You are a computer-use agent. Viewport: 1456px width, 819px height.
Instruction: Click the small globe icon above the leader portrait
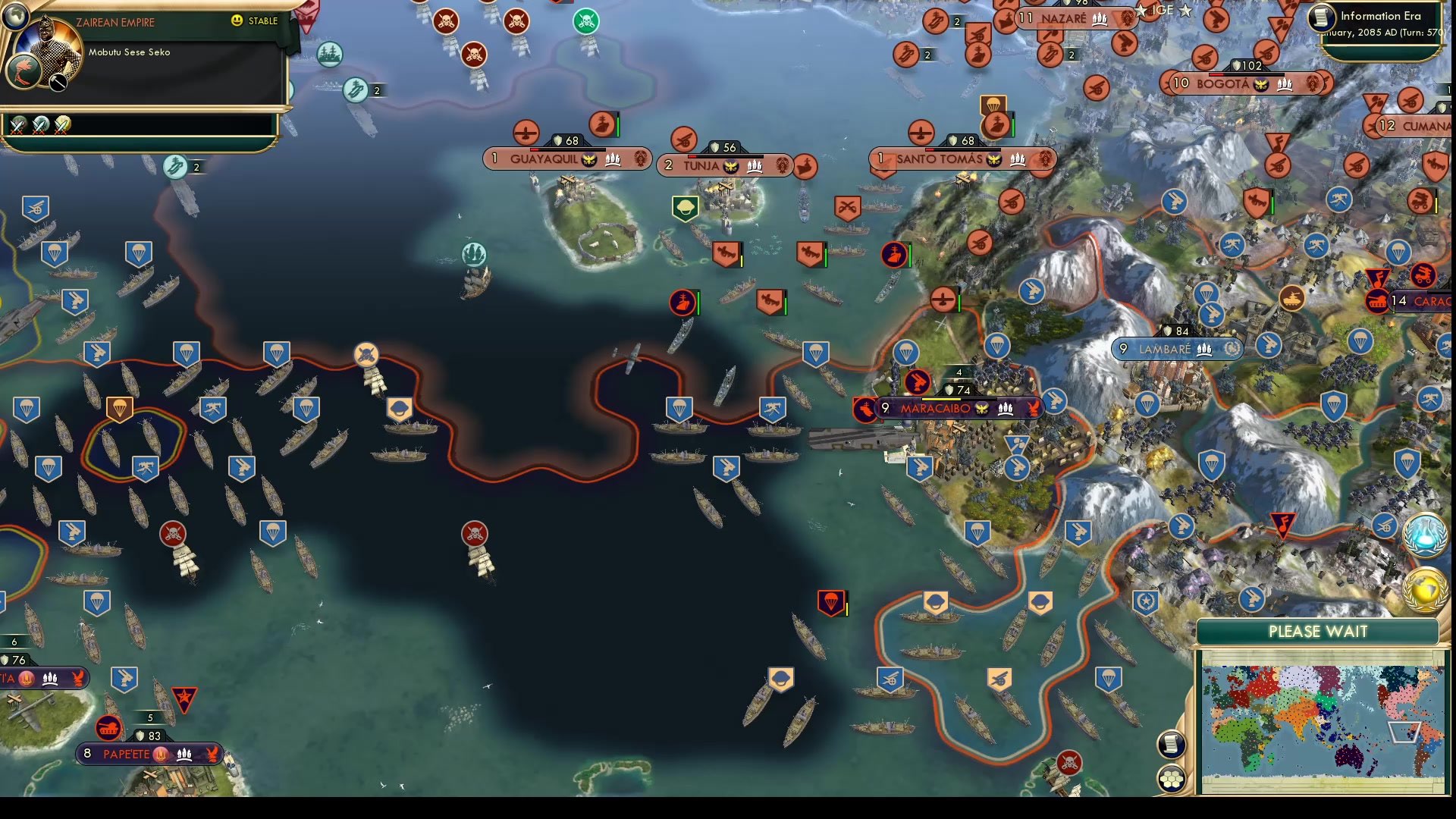[17, 17]
